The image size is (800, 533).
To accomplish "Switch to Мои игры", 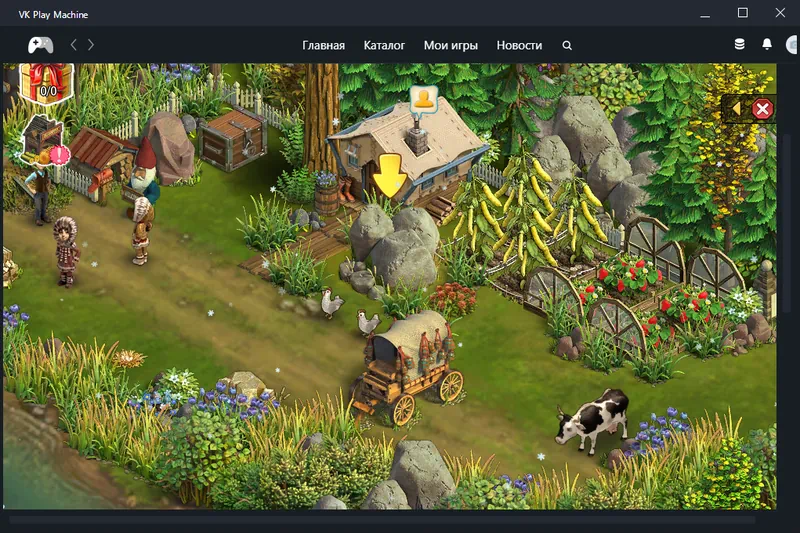I will (x=450, y=45).
